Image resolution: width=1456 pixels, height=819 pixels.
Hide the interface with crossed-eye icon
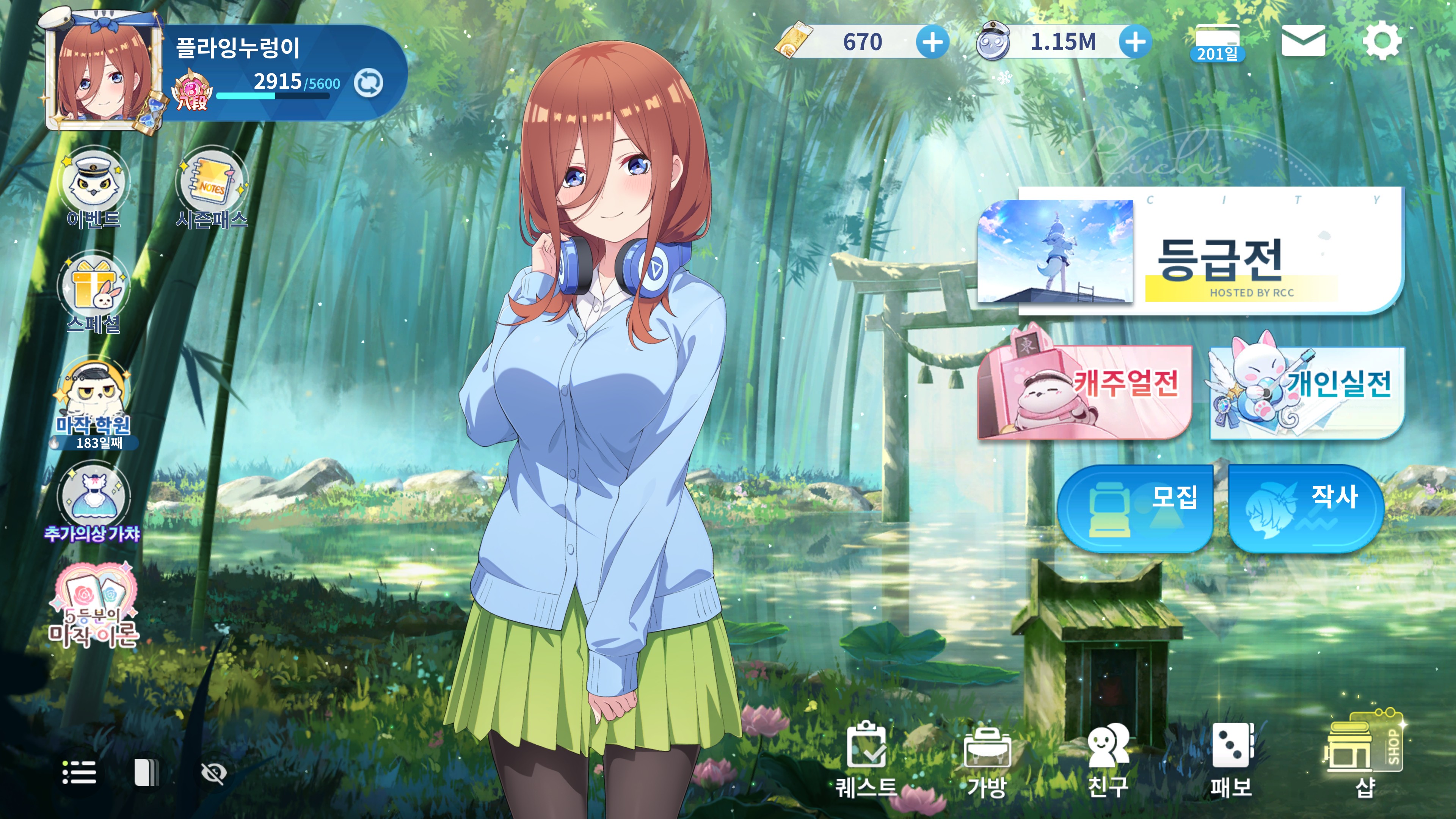point(213,773)
